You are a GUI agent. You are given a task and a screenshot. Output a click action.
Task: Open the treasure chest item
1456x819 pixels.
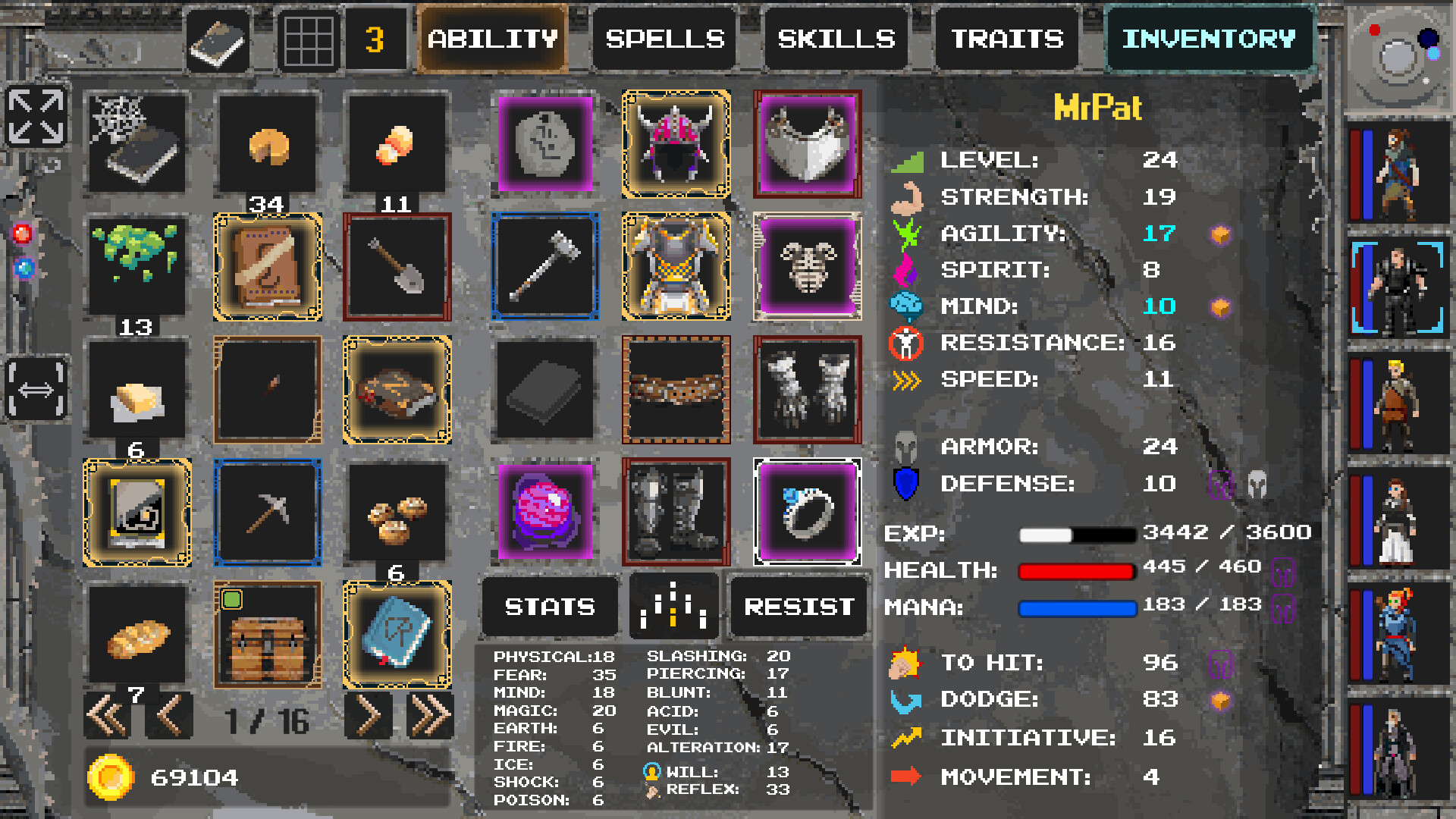point(267,637)
